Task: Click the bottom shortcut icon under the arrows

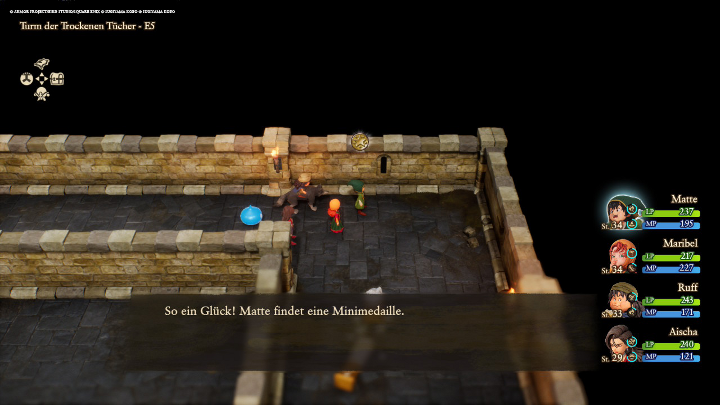Action: coord(42,94)
